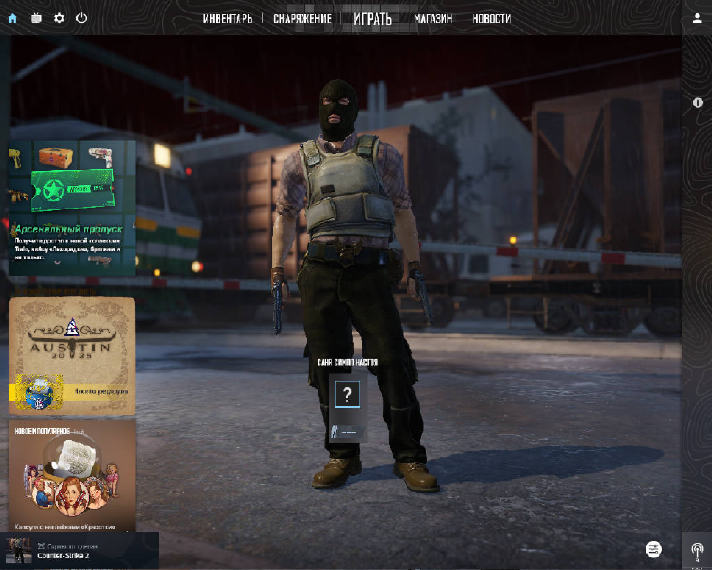Open the TV watch section icon
This screenshot has height=570, width=712.
click(x=37, y=18)
